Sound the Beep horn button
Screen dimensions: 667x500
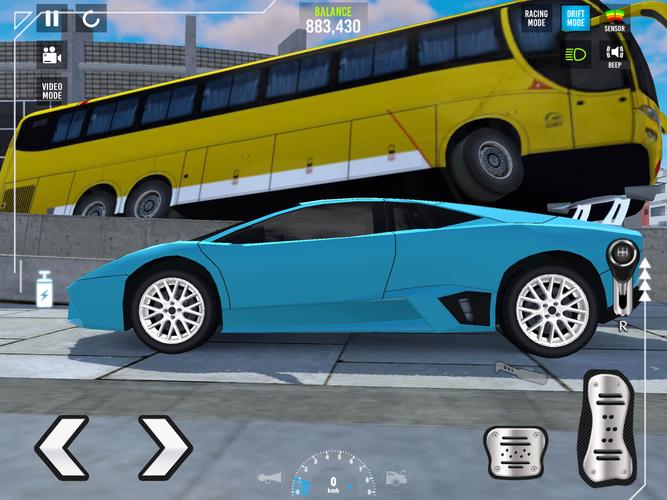click(614, 54)
